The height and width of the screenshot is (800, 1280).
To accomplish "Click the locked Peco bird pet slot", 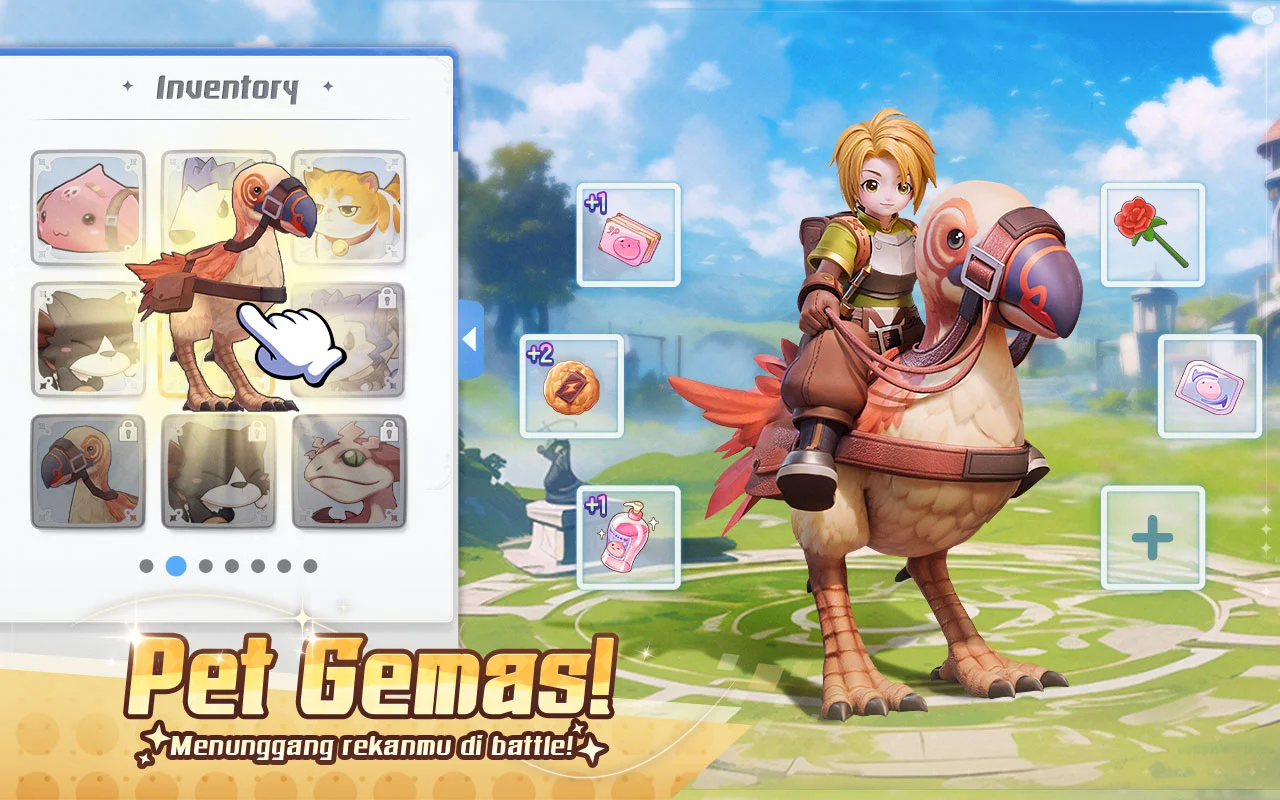I will (x=87, y=471).
